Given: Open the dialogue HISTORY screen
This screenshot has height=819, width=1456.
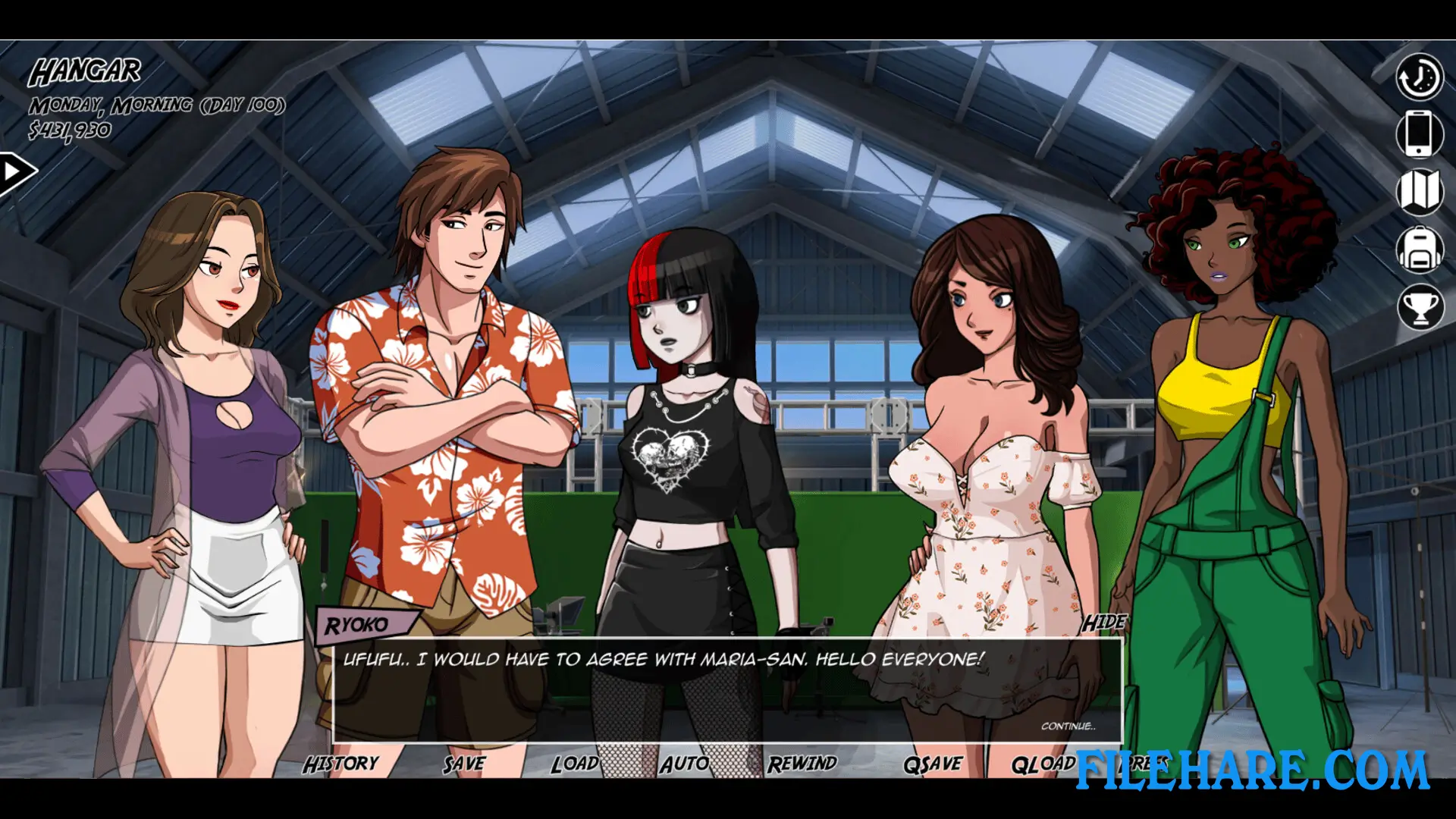Looking at the screenshot, I should (343, 763).
